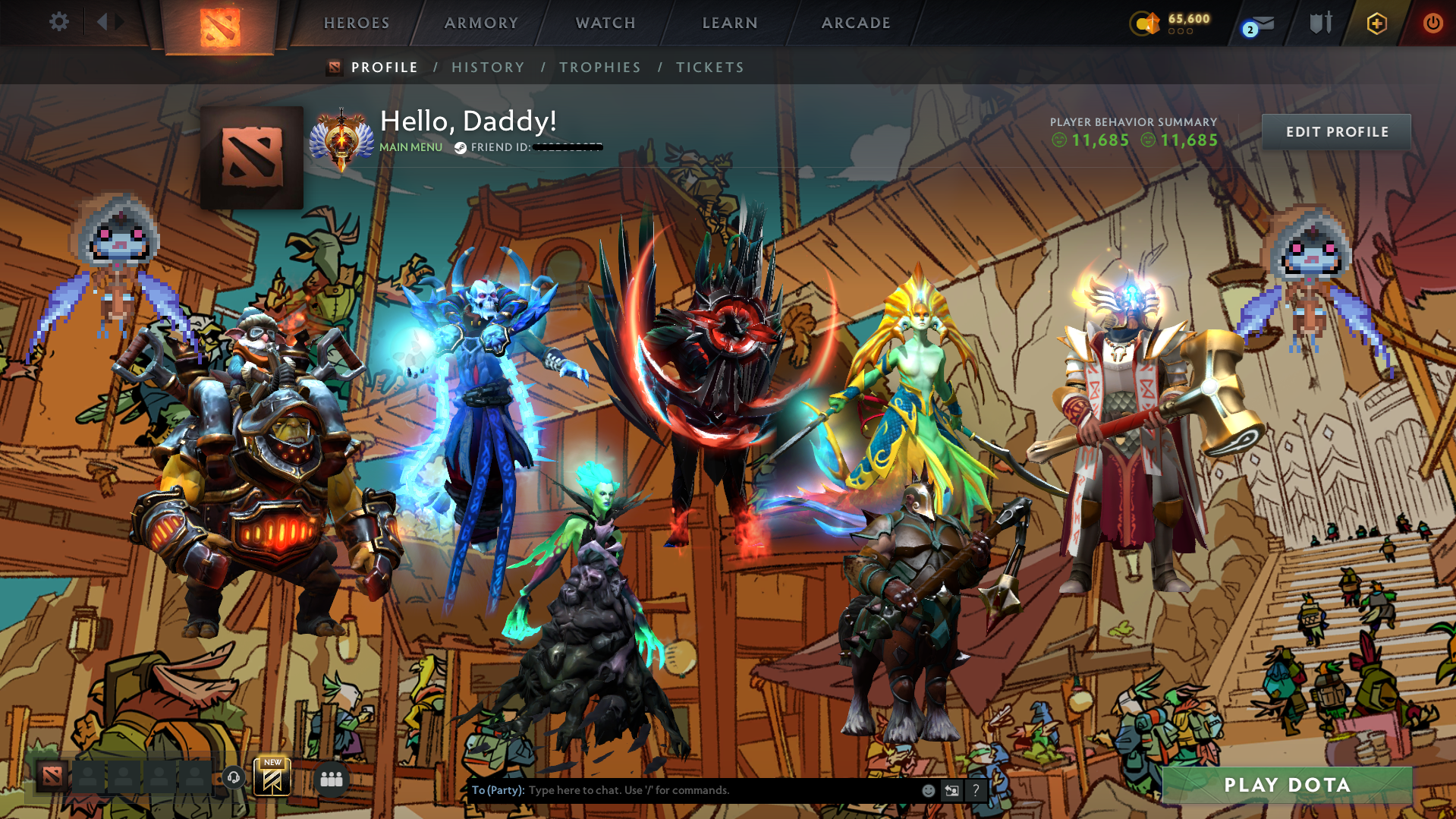Toggle the voice chat headset icon

(233, 777)
